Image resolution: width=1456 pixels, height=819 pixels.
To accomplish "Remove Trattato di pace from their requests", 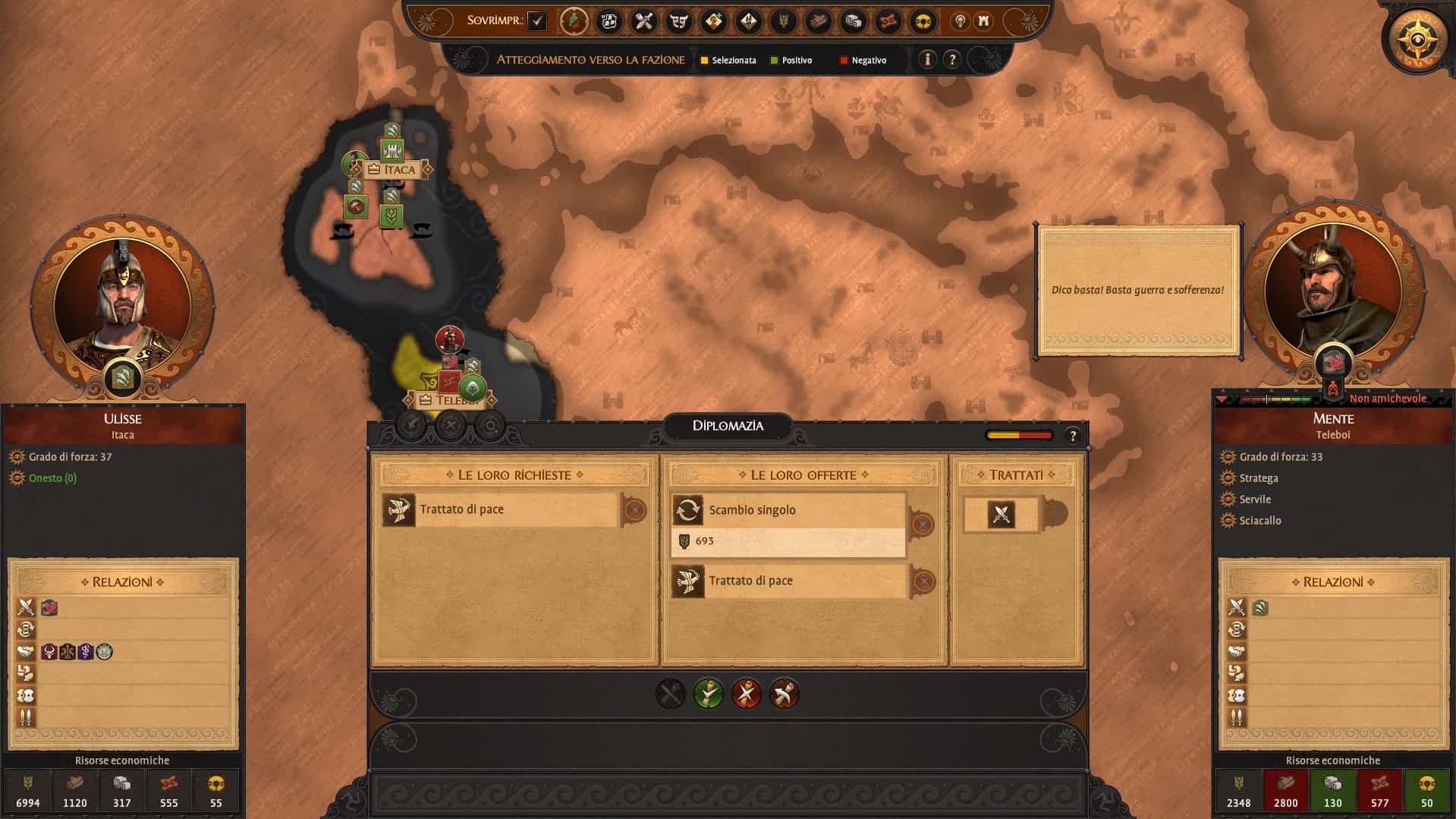I will [635, 510].
